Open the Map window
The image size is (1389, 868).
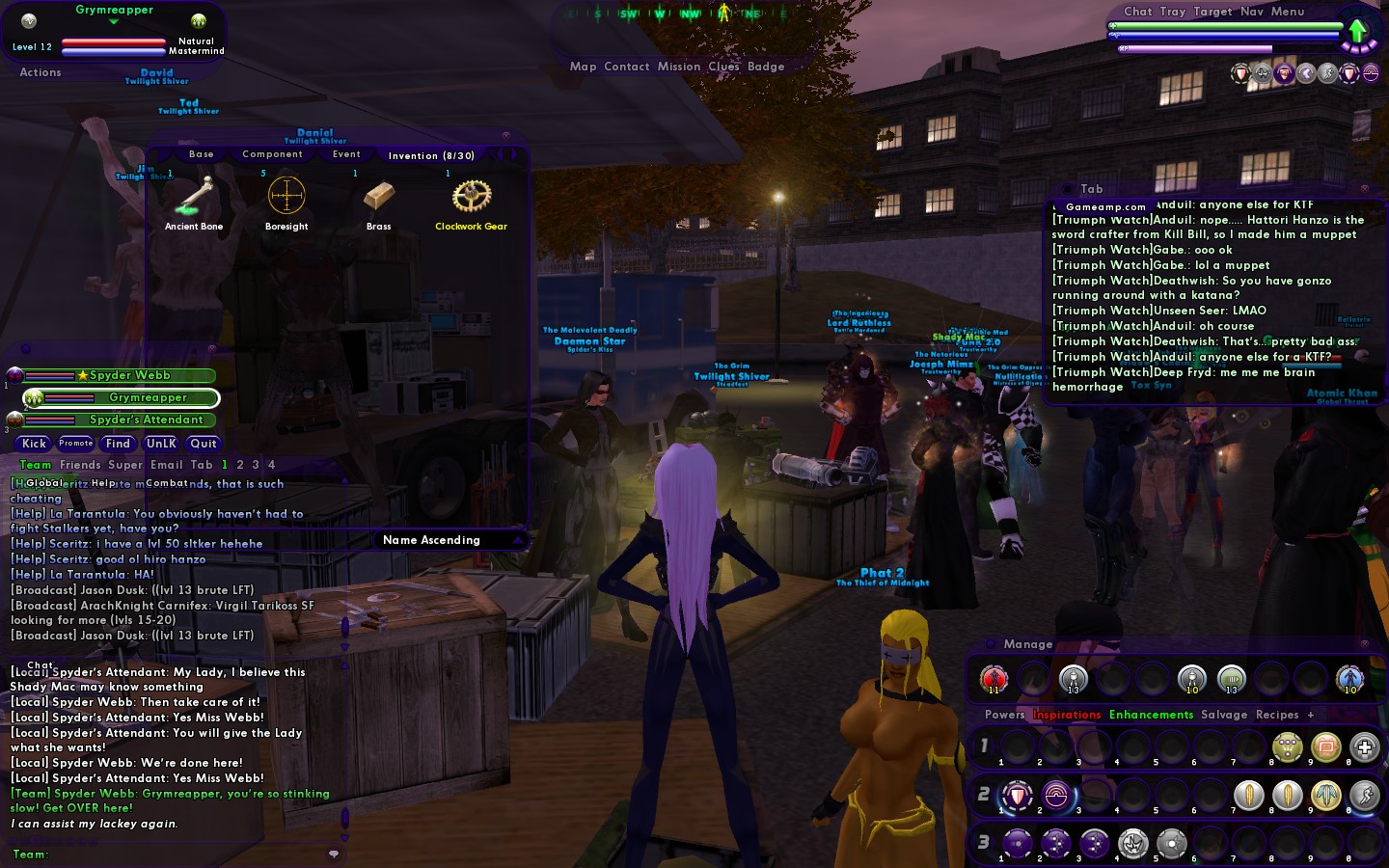(583, 67)
